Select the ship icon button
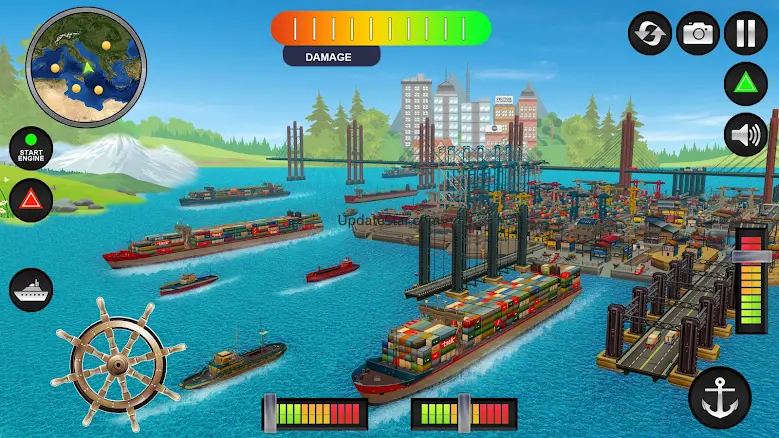The height and width of the screenshot is (438, 779). click(x=31, y=290)
